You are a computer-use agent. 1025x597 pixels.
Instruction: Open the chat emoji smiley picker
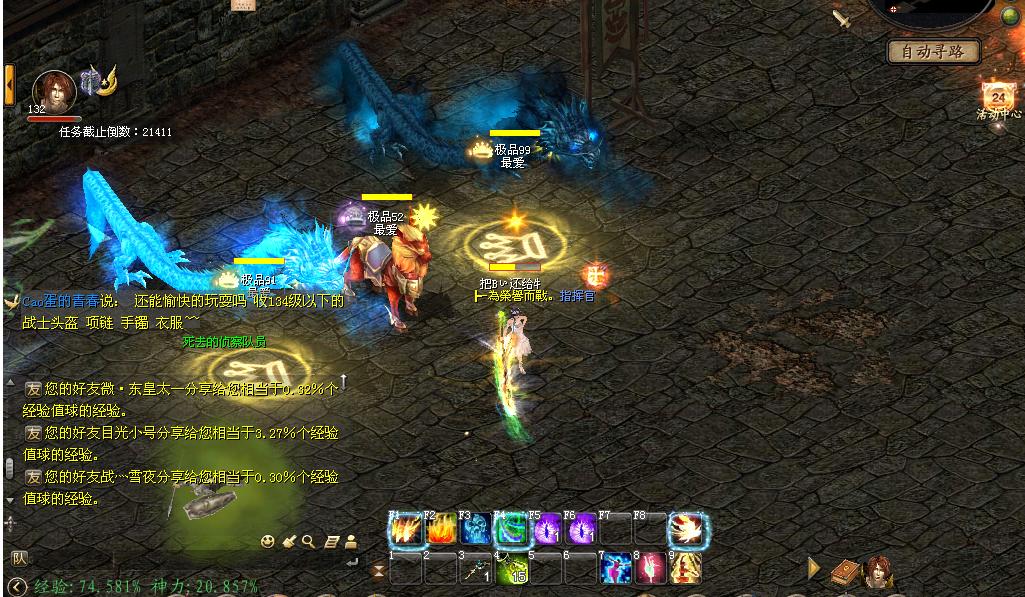point(267,542)
